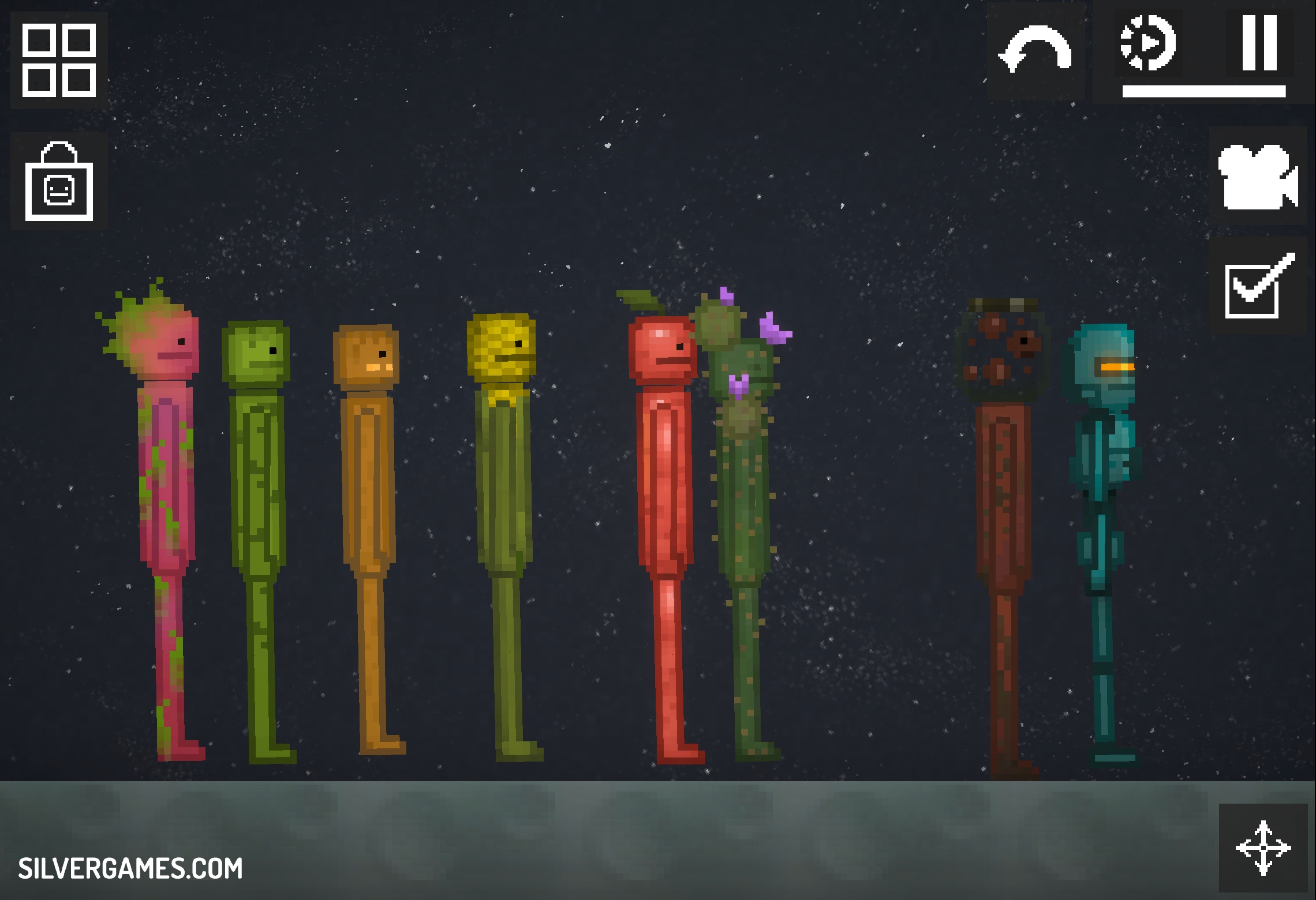
Task: Open the video camera controls
Action: point(1258,177)
